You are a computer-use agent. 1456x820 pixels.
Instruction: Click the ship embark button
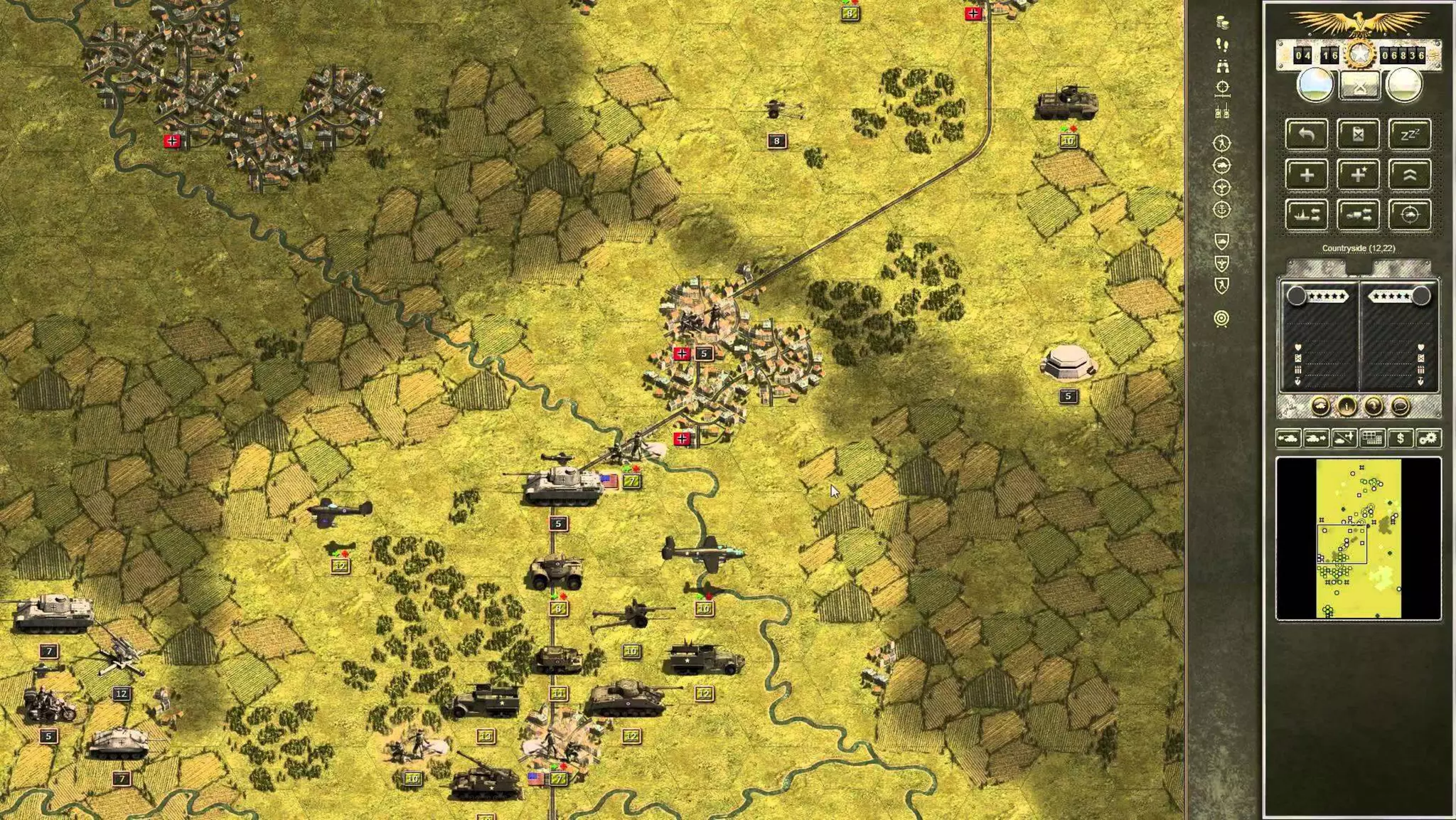1307,215
